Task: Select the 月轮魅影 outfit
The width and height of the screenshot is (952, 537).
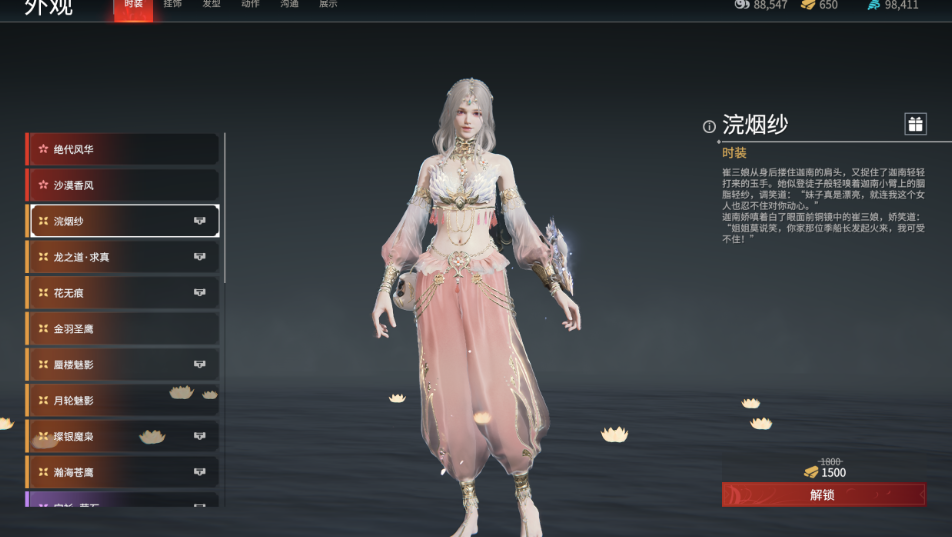Action: (122, 401)
